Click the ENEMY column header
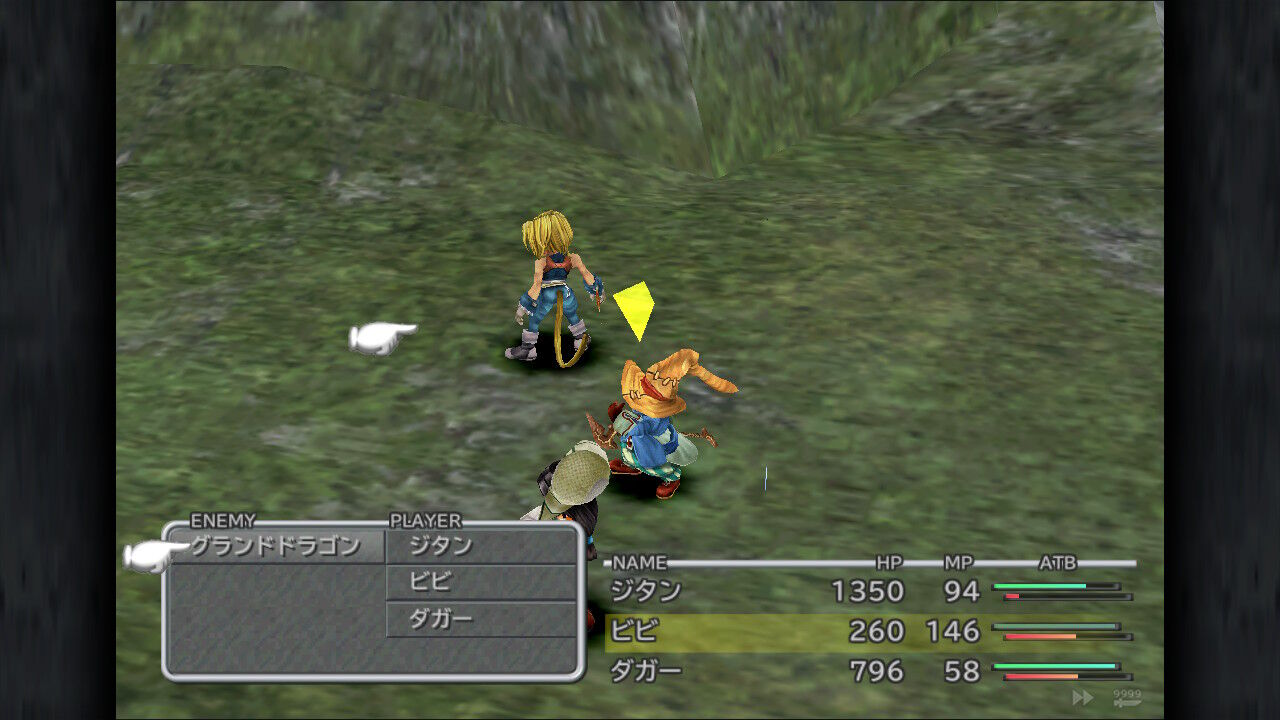Image resolution: width=1280 pixels, height=720 pixels. (222, 521)
